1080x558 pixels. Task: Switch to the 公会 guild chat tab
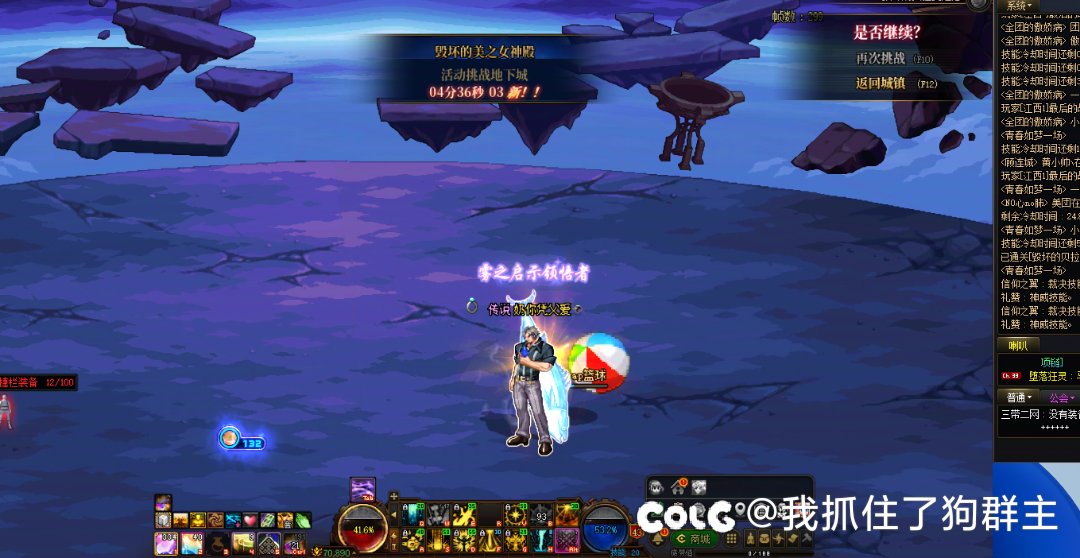pos(1060,398)
